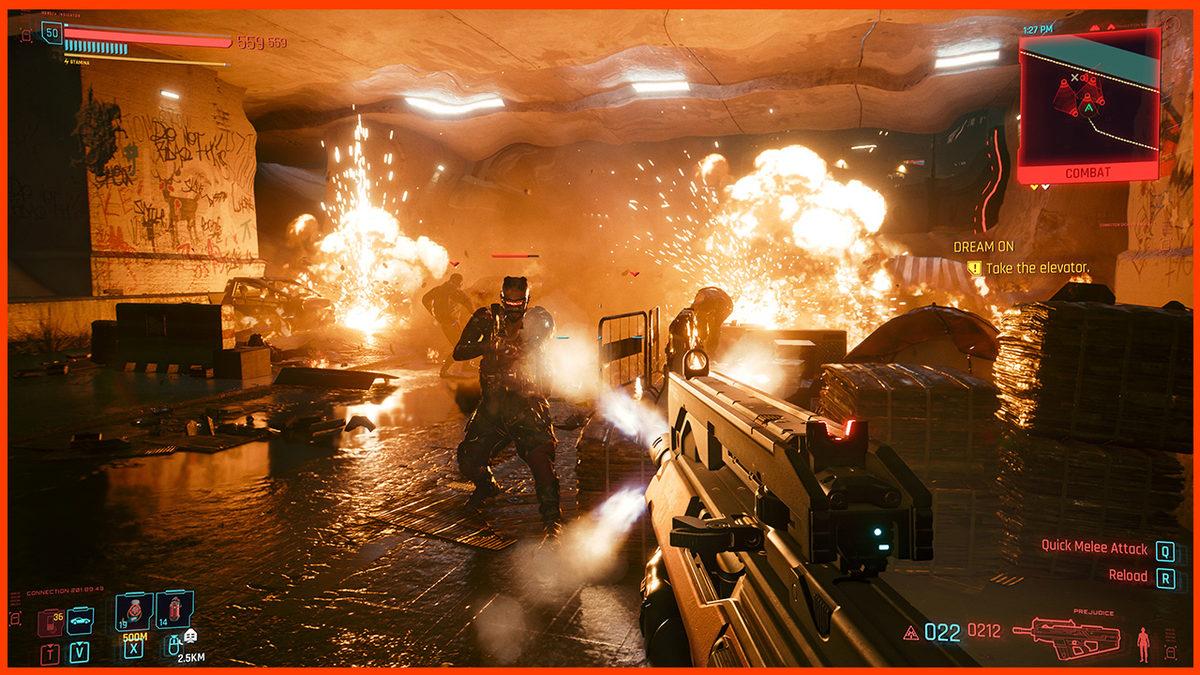
Task: Open the call vehicle car icon
Action: pyautogui.click(x=80, y=621)
